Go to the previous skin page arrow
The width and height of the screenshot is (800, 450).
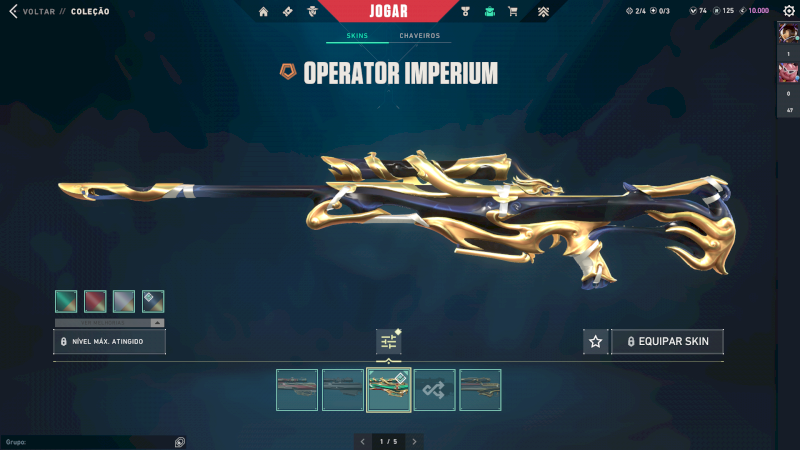click(362, 441)
